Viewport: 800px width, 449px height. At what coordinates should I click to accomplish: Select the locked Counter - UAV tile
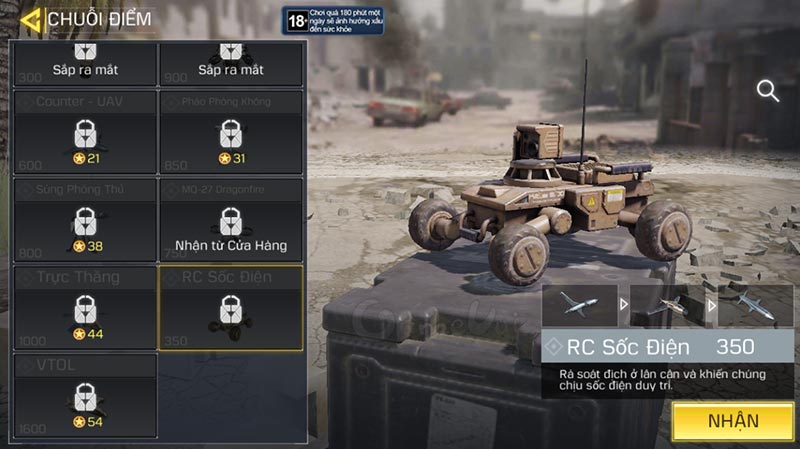point(85,132)
